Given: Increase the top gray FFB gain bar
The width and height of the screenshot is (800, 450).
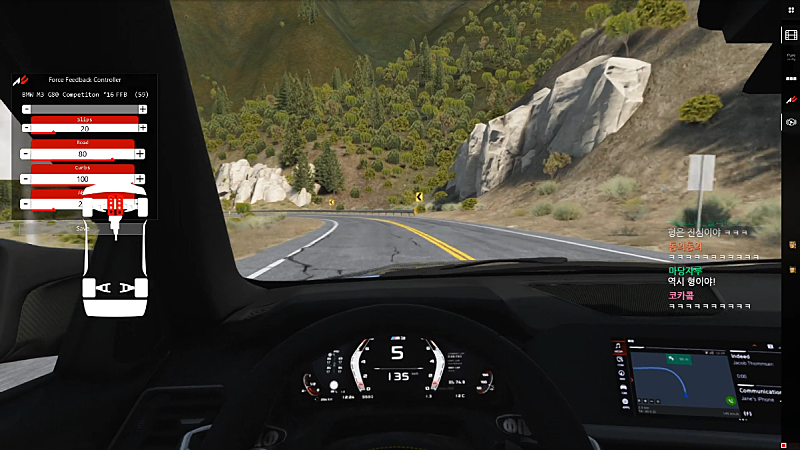Looking at the screenshot, I should click(x=141, y=108).
